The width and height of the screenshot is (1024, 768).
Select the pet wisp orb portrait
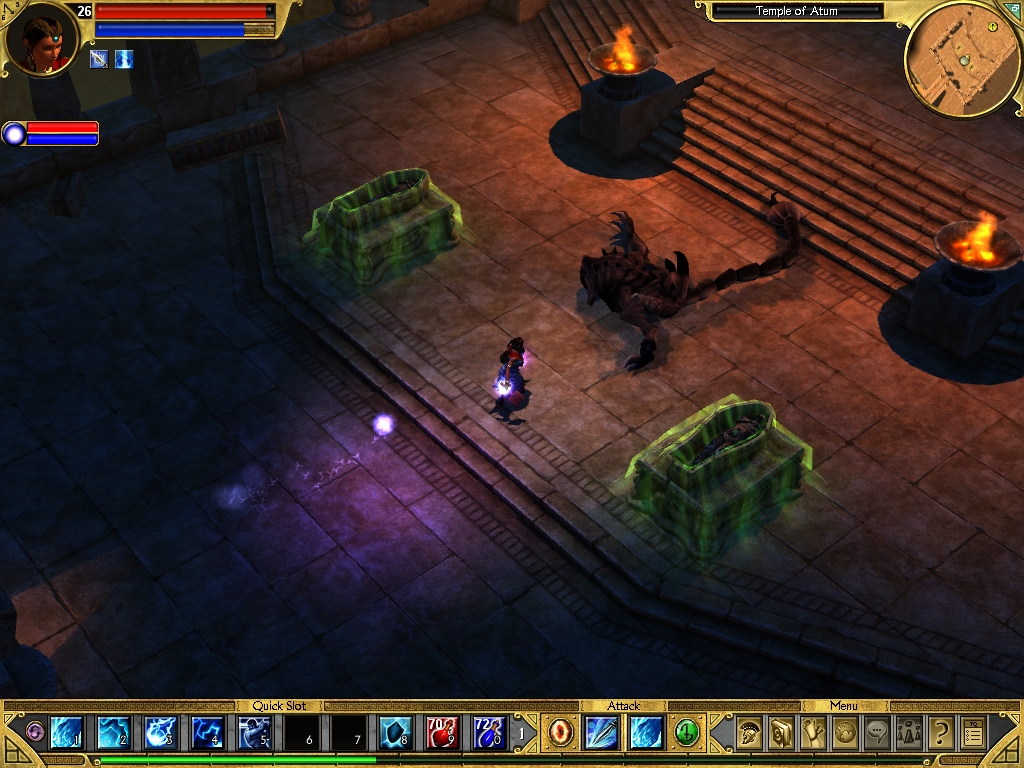click(14, 134)
